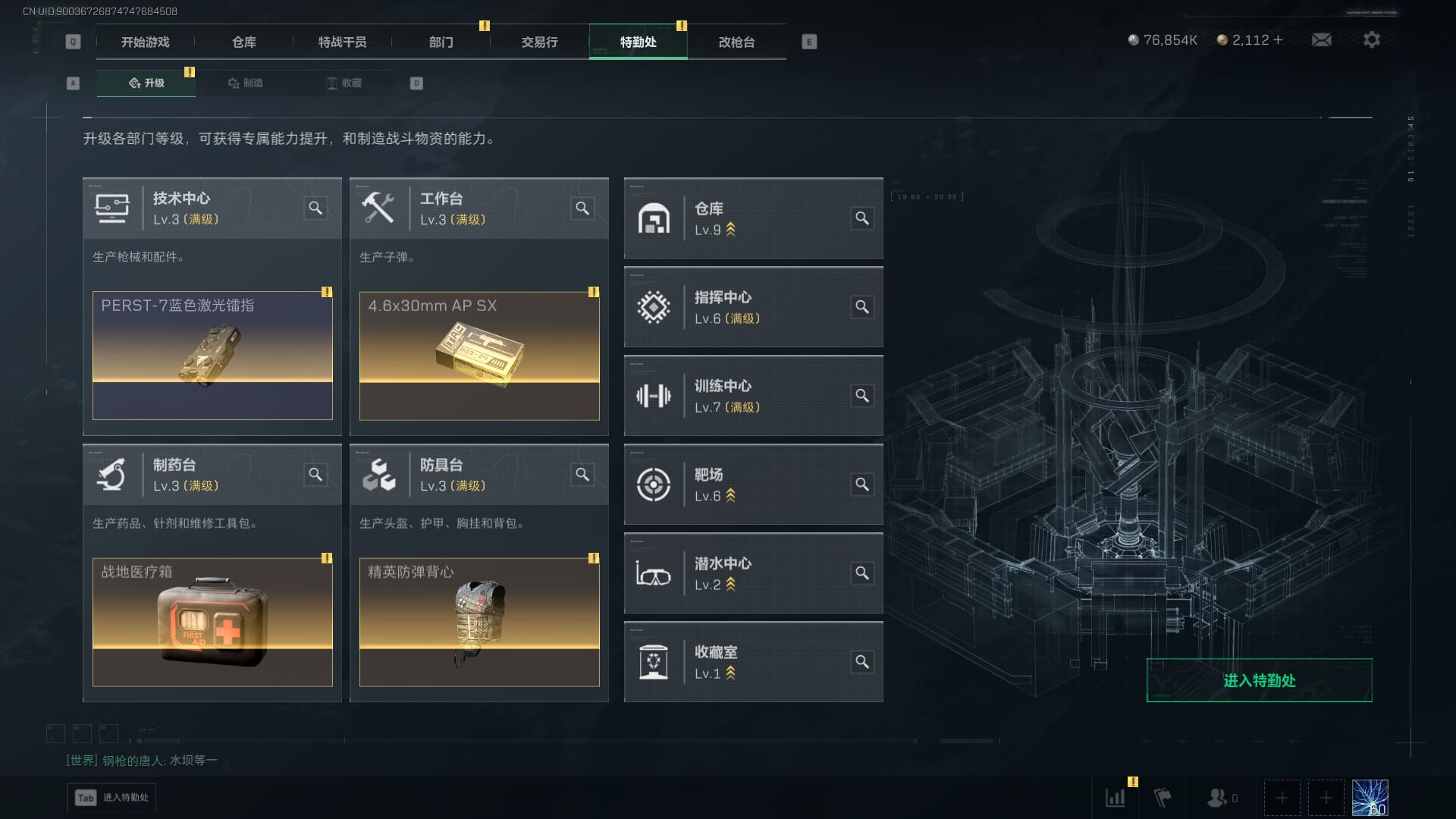Show the 收藏 sub-tab
This screenshot has height=819, width=1456.
click(x=344, y=83)
